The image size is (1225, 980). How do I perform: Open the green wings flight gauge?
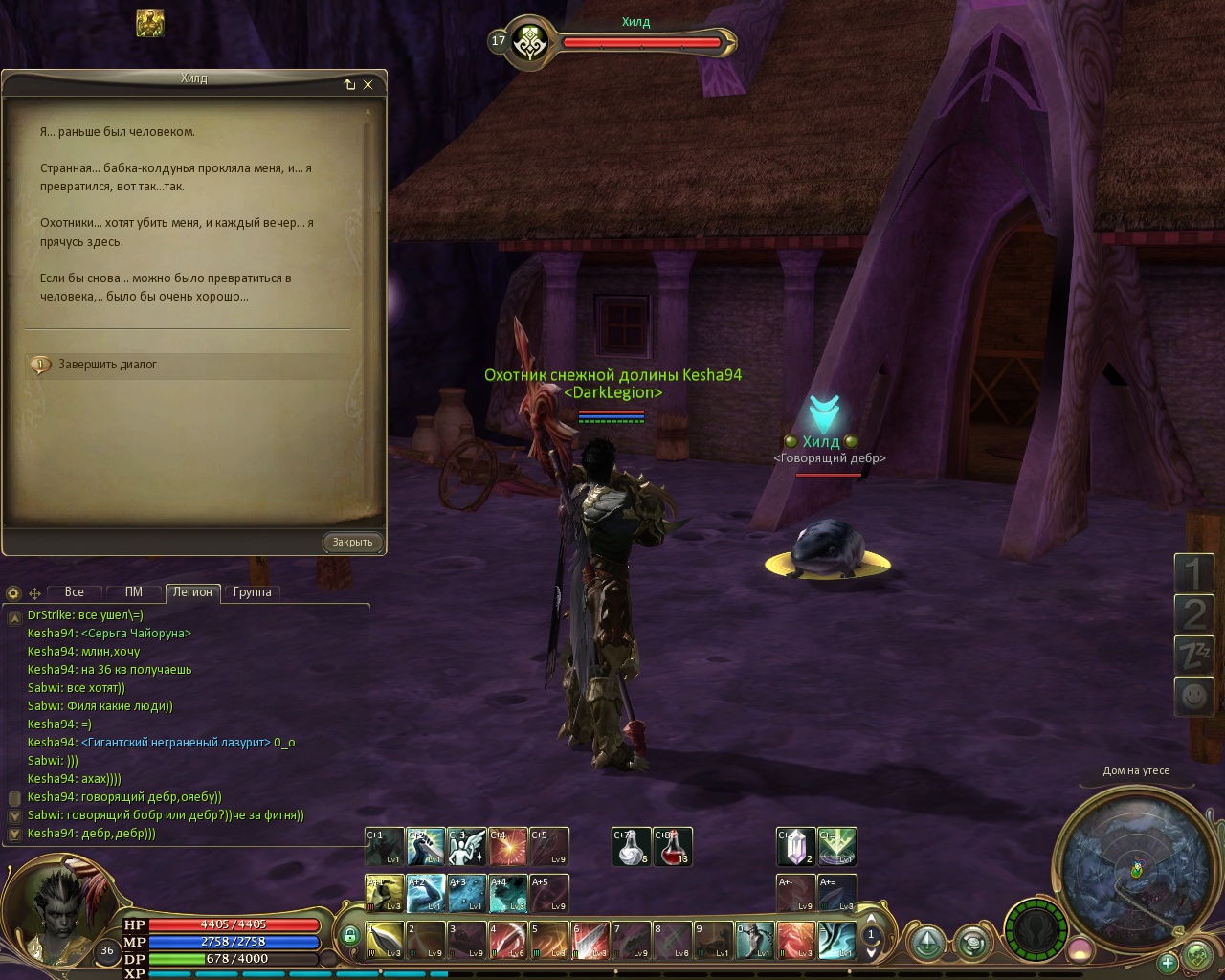(x=1036, y=928)
